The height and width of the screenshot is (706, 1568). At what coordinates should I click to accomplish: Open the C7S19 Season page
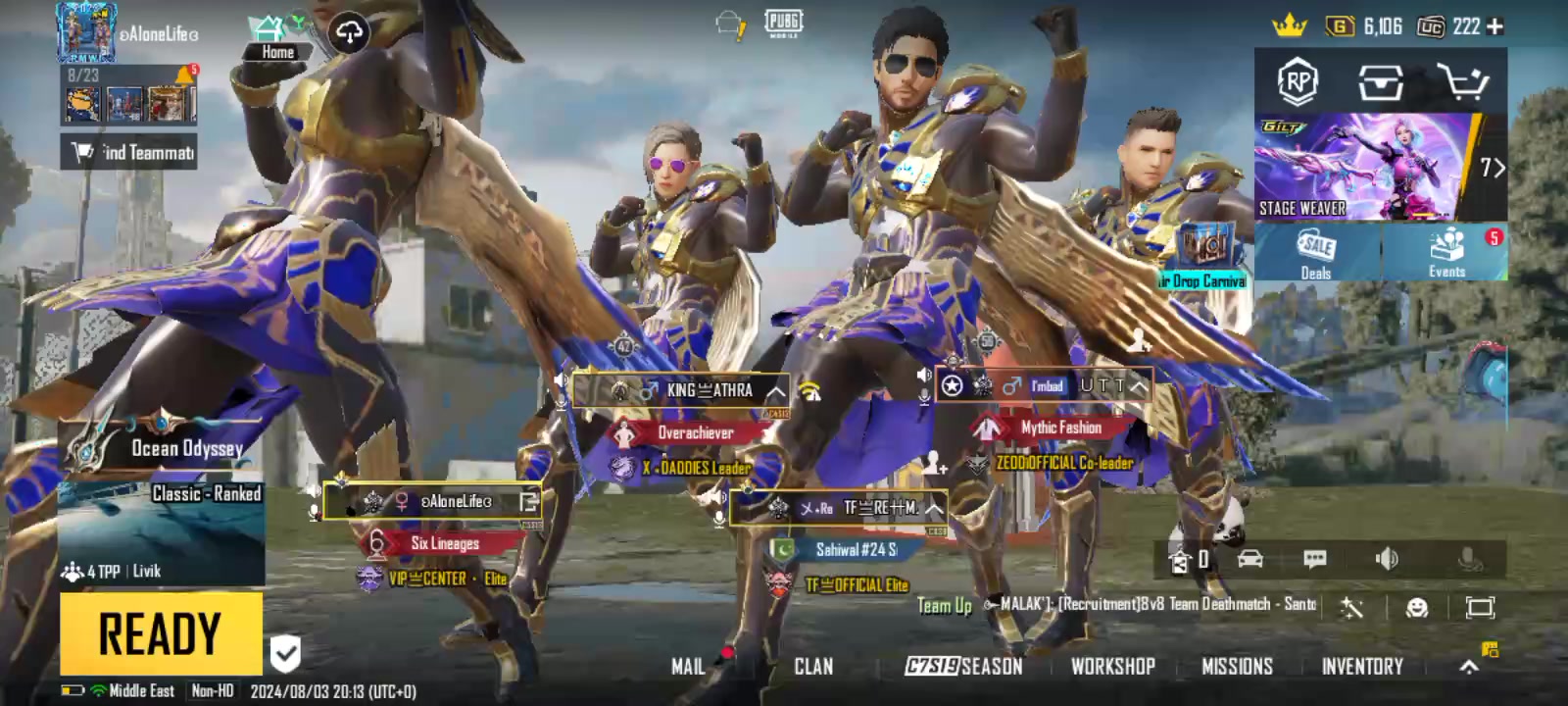pyautogui.click(x=963, y=667)
